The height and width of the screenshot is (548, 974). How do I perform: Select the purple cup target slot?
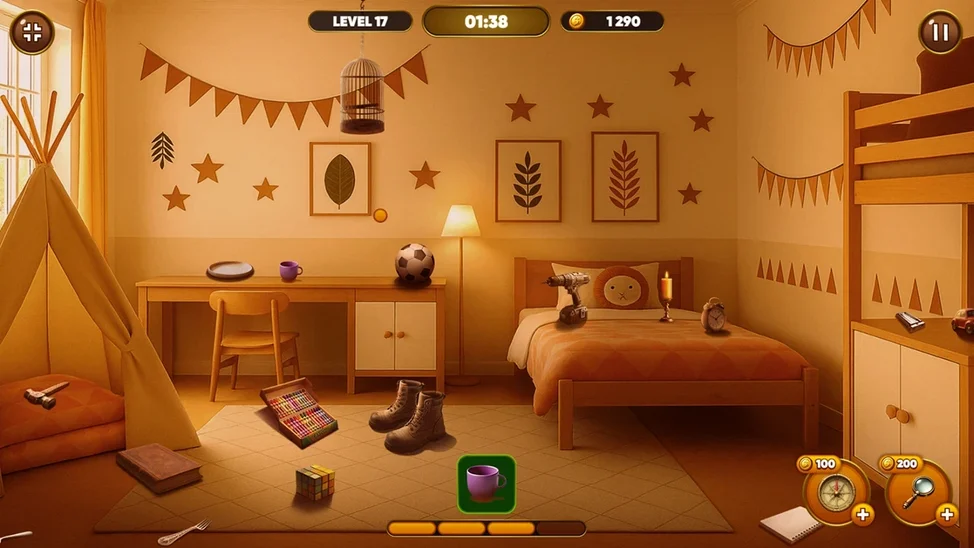tap(486, 484)
